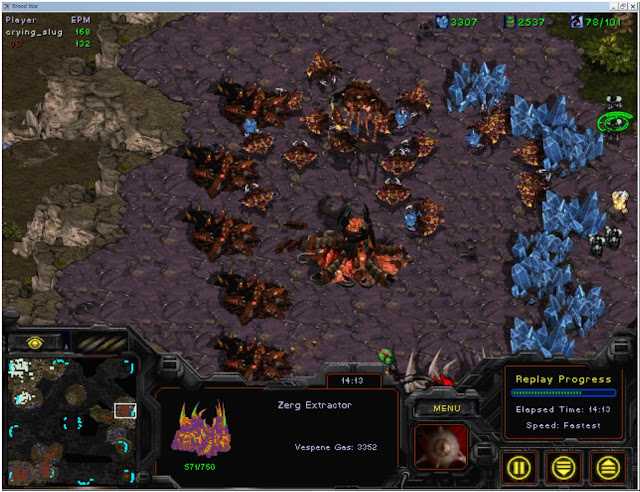
Task: Toggle the yellow eye vision button
Action: click(34, 341)
